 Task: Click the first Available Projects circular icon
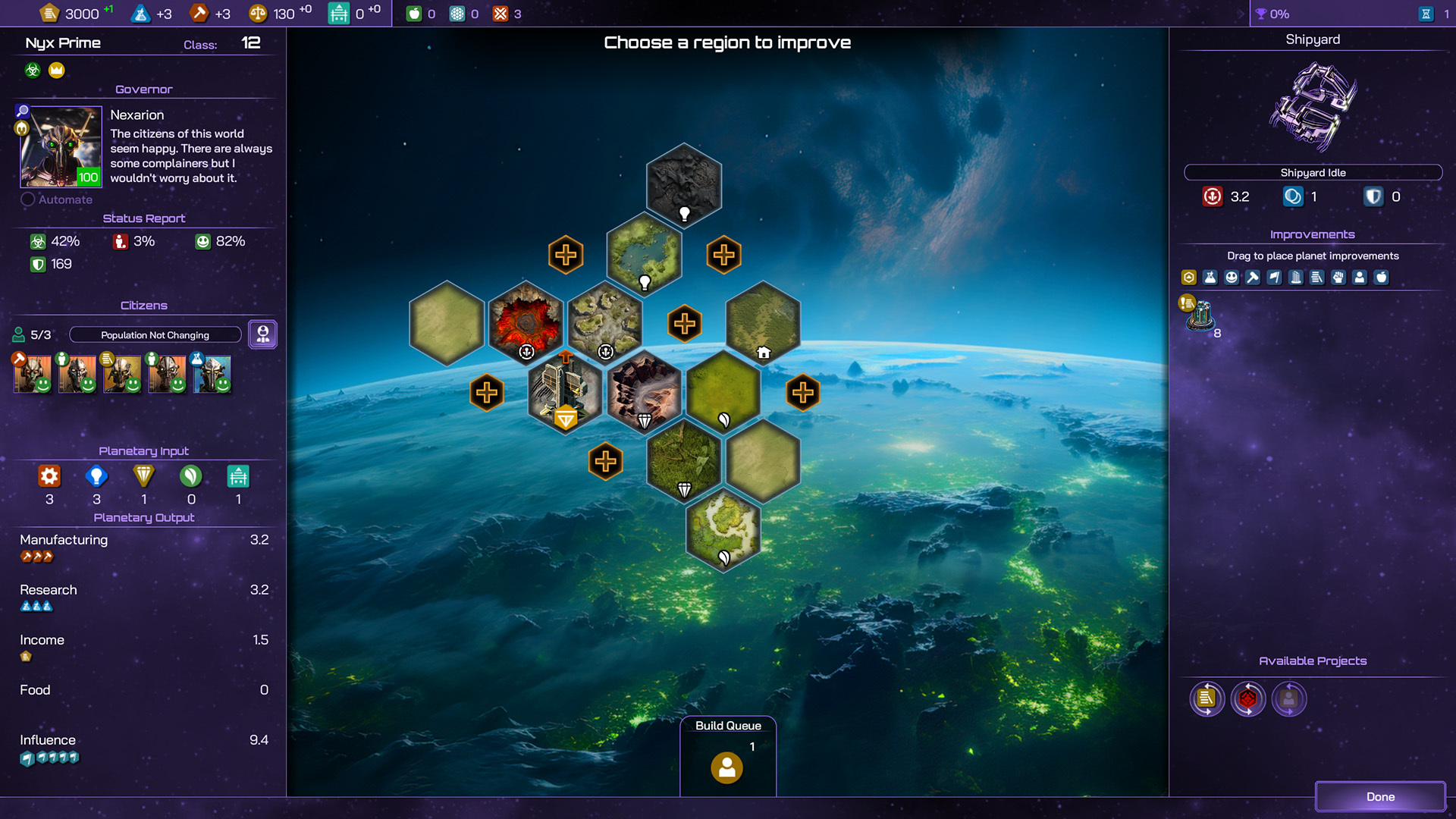(x=1207, y=699)
